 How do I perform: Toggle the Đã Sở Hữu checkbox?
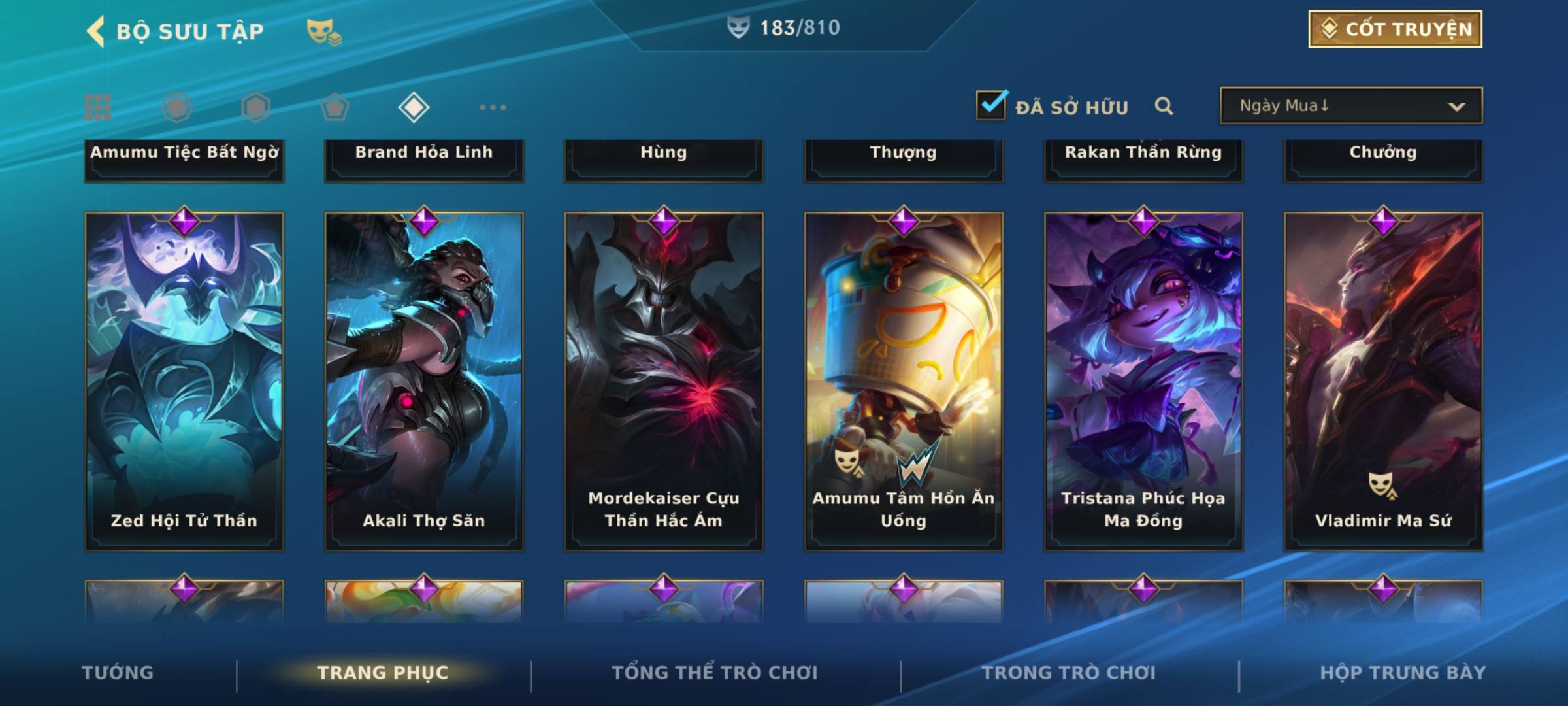991,105
